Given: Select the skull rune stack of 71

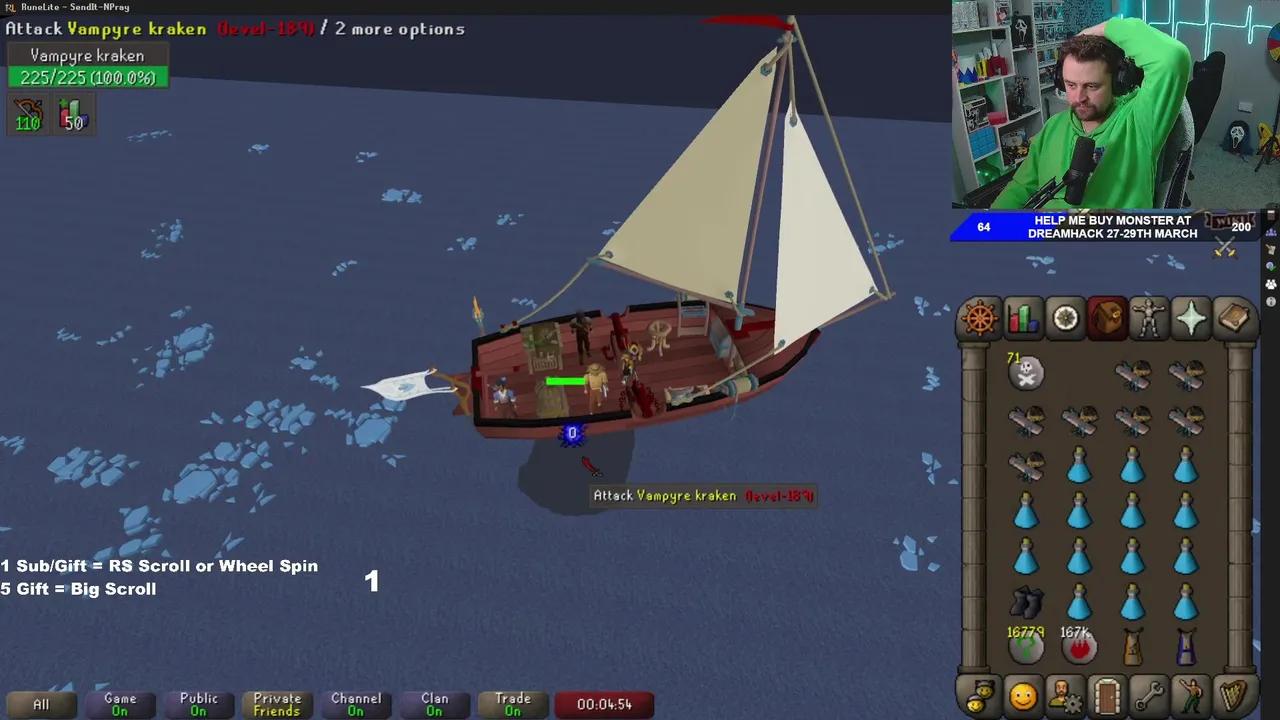Looking at the screenshot, I should (x=1026, y=373).
